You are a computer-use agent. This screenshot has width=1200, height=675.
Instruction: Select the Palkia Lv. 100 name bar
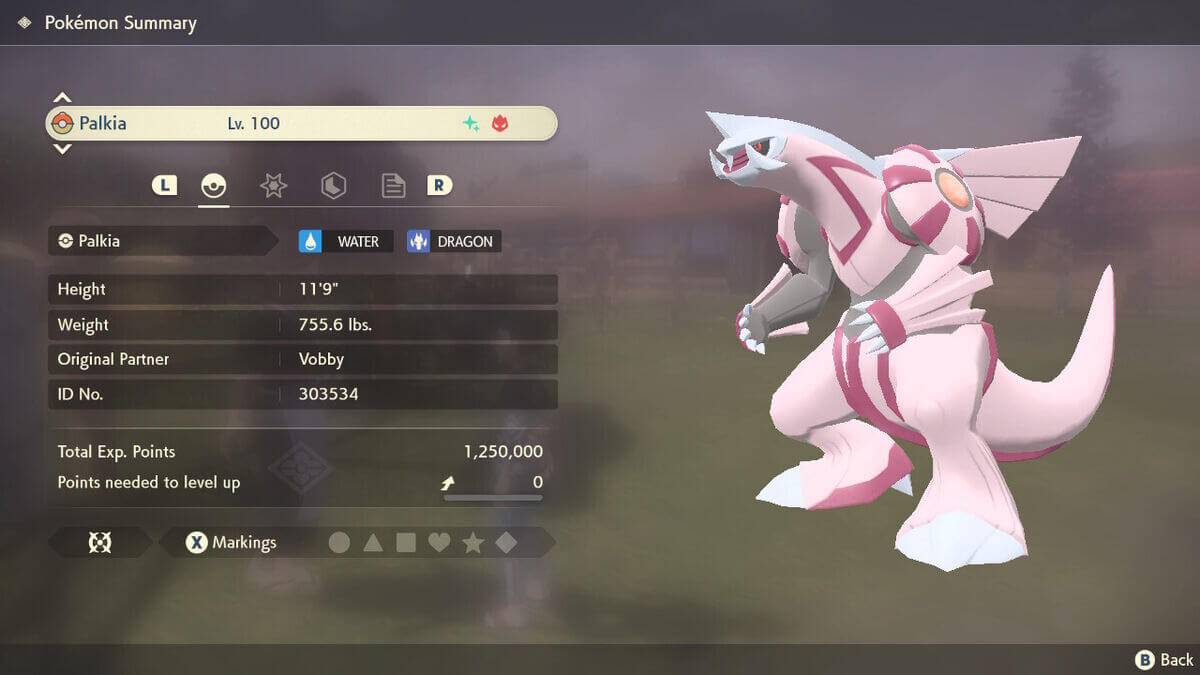300,124
